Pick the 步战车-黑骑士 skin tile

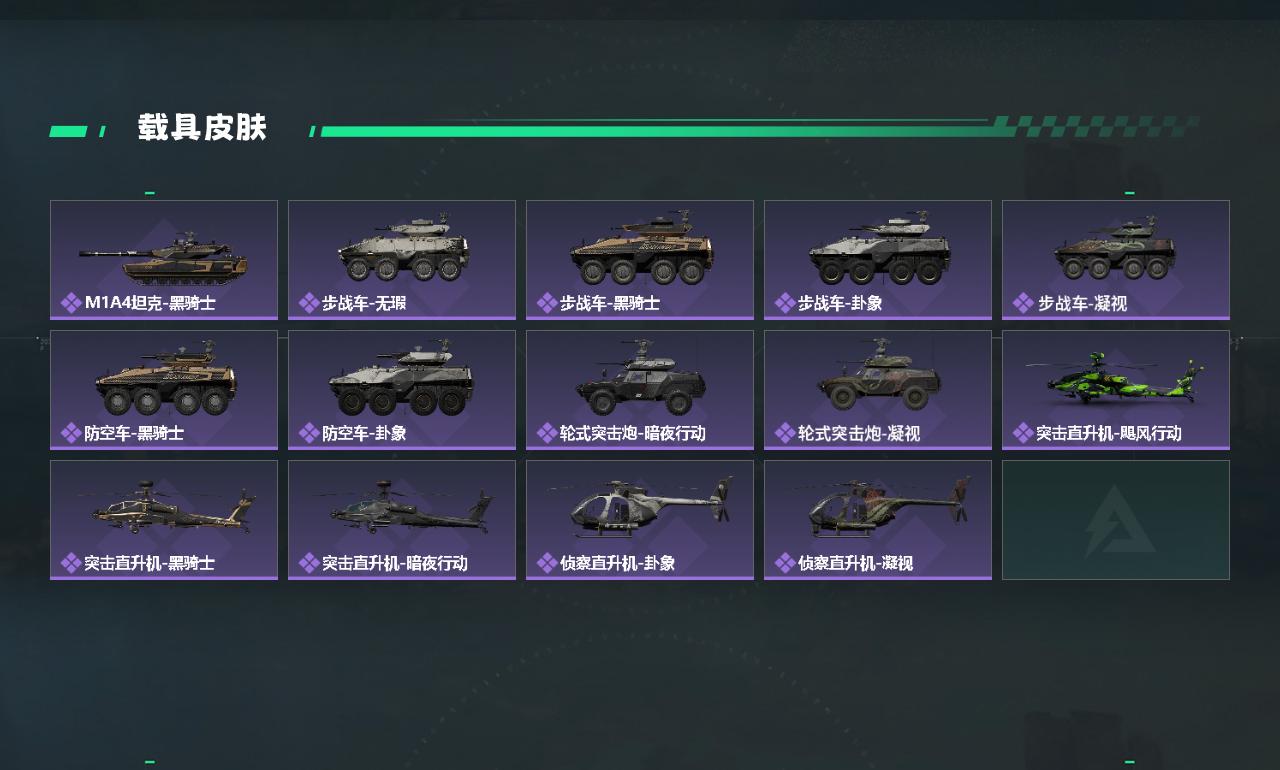click(x=640, y=260)
